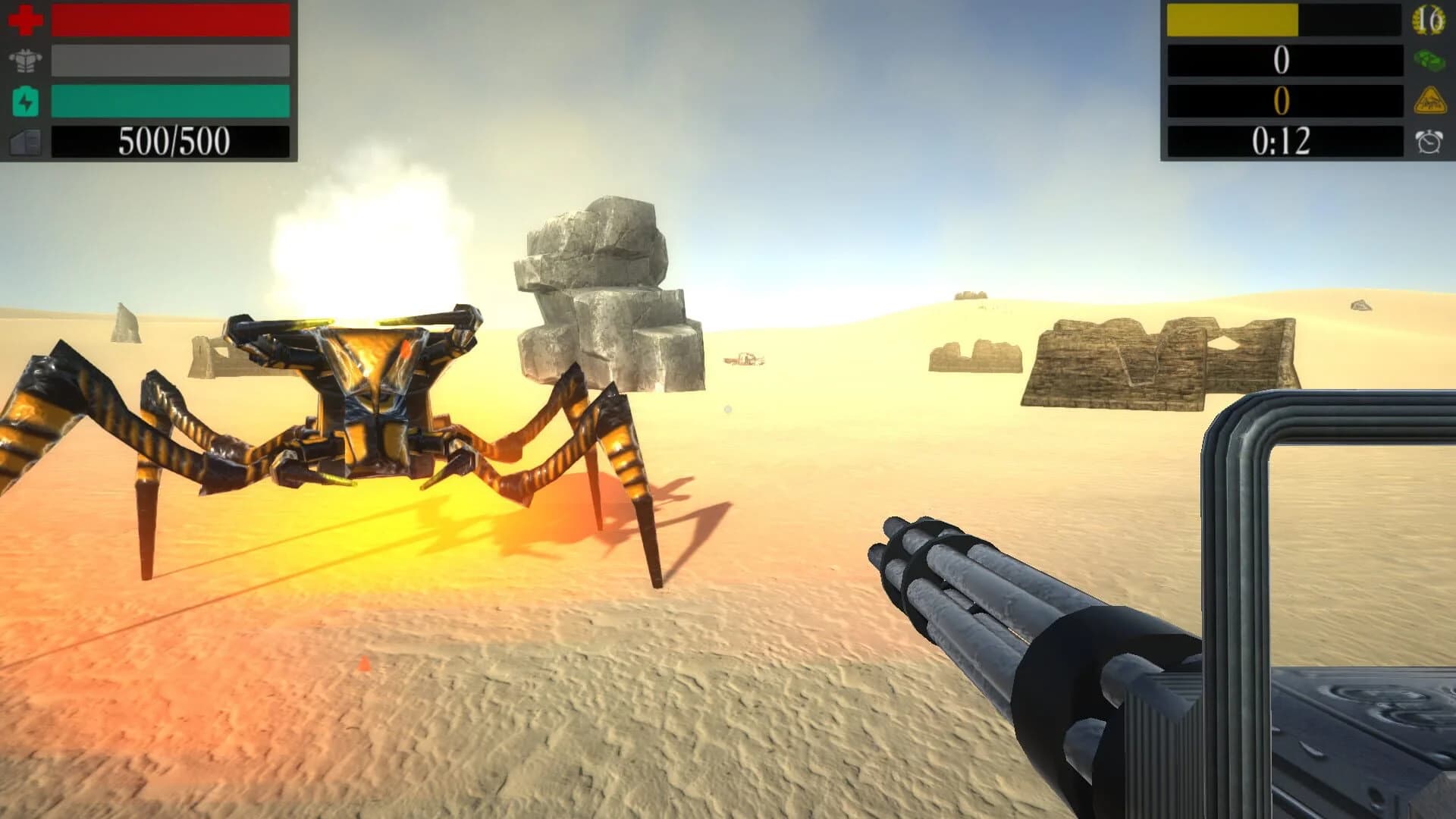Click the red health bar
Screen dimensions: 1456x819
[167, 20]
